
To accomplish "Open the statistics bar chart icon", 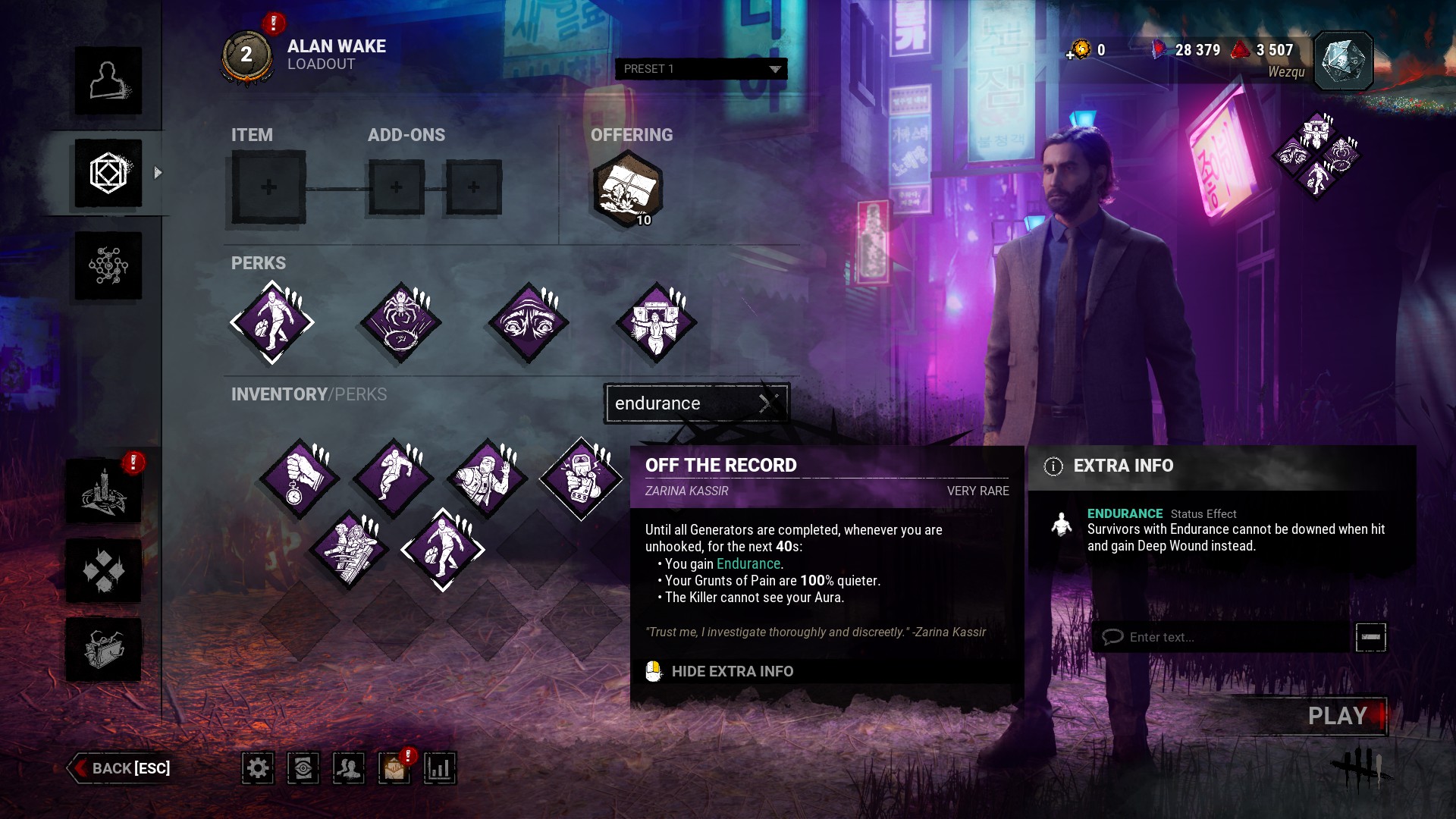I will coord(440,768).
